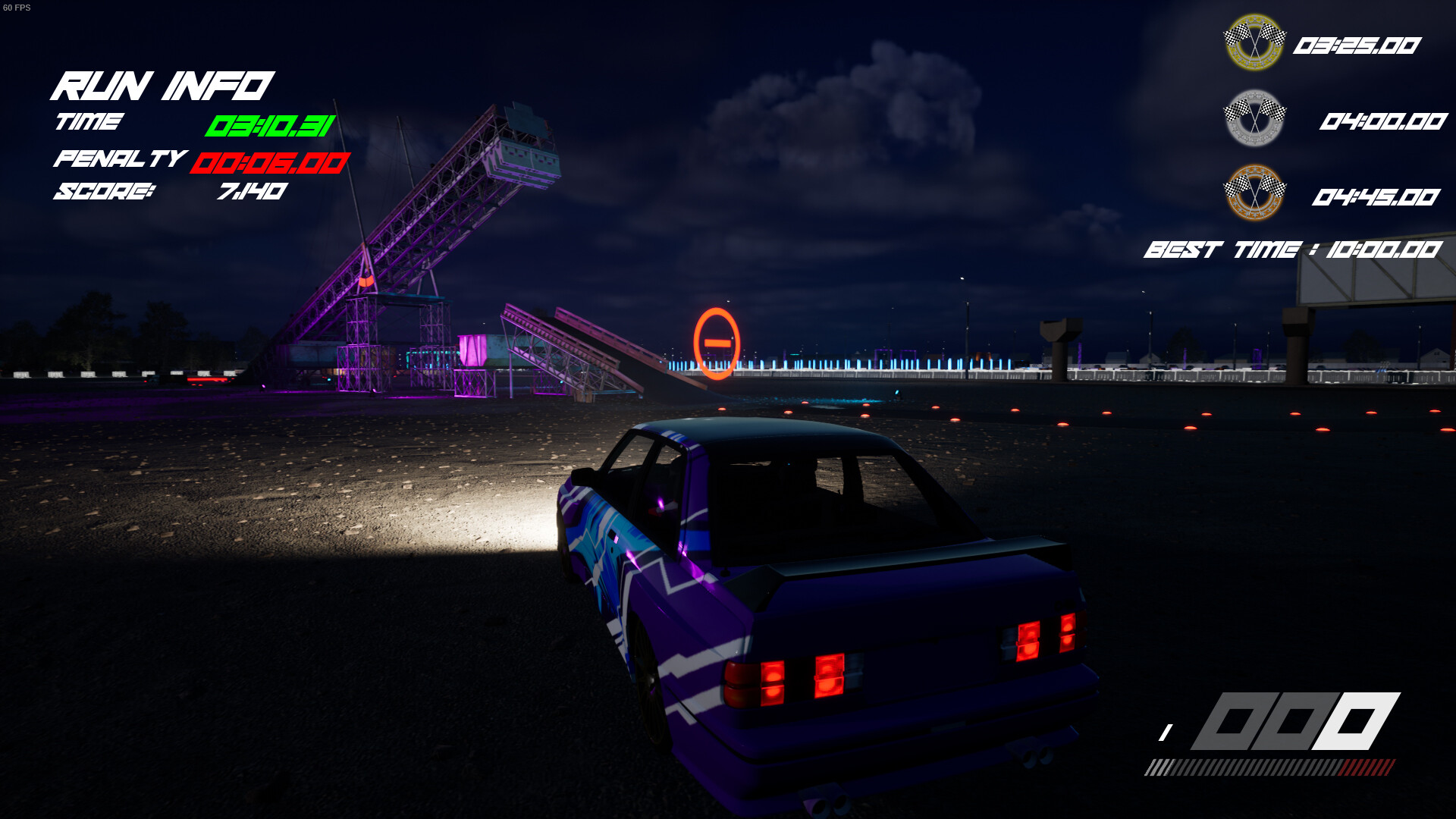Open the BEST TIME : 10:00.00 entry
1456x819 pixels.
coord(1293,249)
